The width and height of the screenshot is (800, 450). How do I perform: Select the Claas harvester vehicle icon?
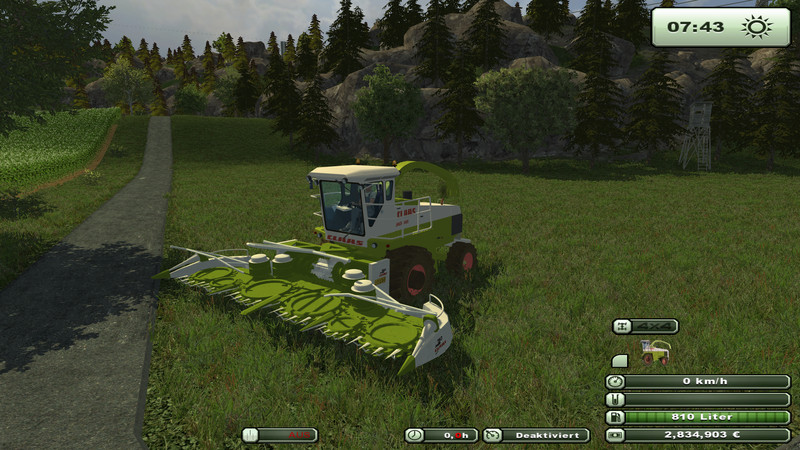[656, 352]
